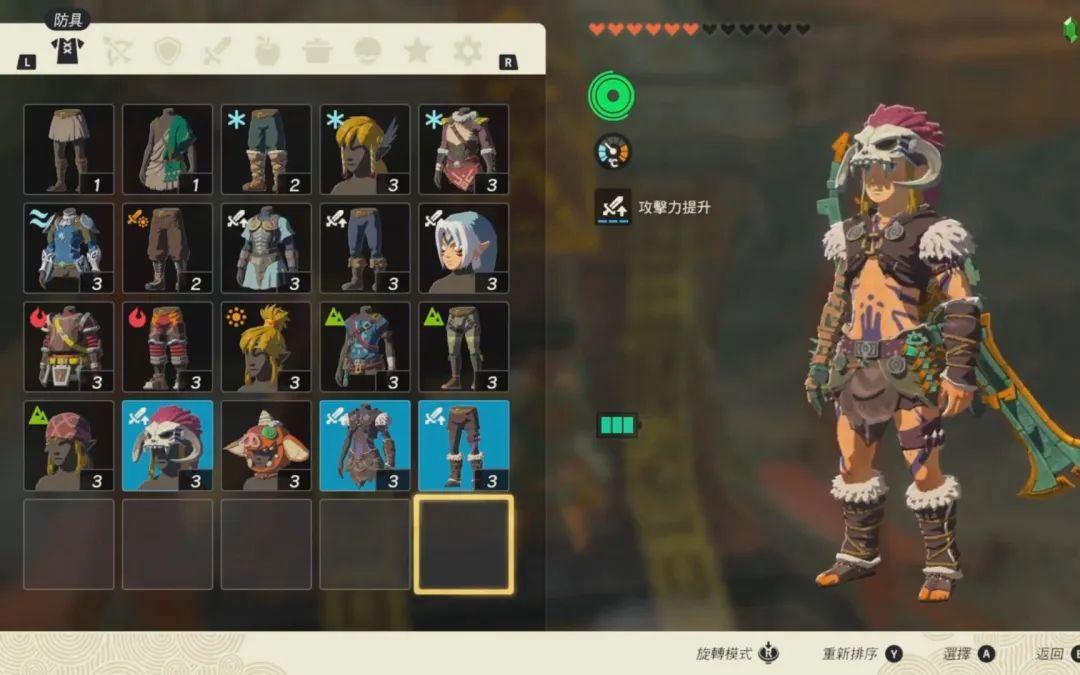Switch to the bows and arrows tab
Image resolution: width=1080 pixels, height=675 pixels.
pyautogui.click(x=119, y=50)
